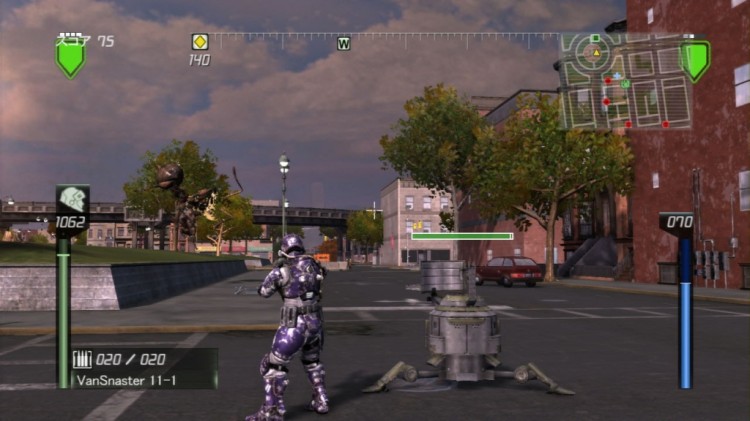The height and width of the screenshot is (421, 750).
Task: Click the yellow diamond compass marker
Action: pyautogui.click(x=200, y=42)
